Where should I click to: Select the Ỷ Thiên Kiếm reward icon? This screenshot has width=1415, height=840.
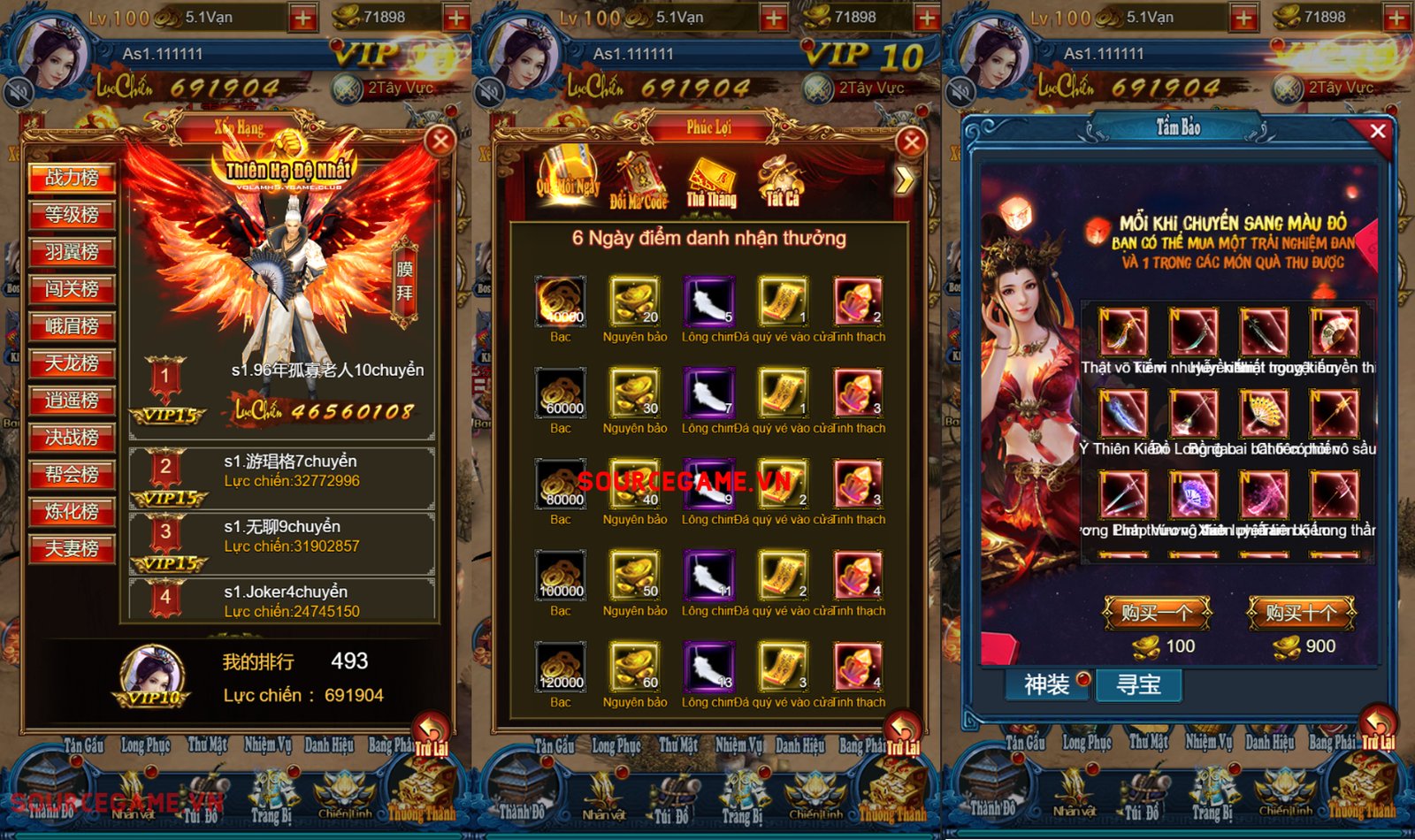click(x=1123, y=414)
